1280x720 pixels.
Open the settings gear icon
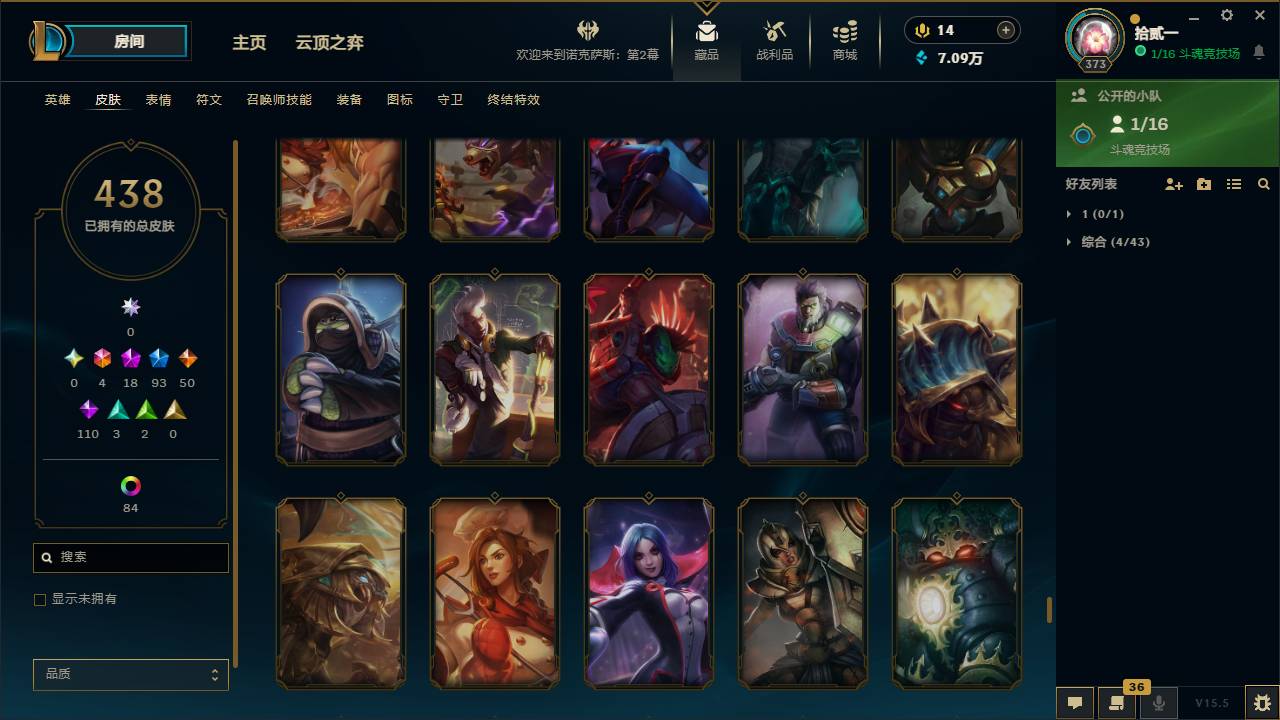click(1226, 15)
